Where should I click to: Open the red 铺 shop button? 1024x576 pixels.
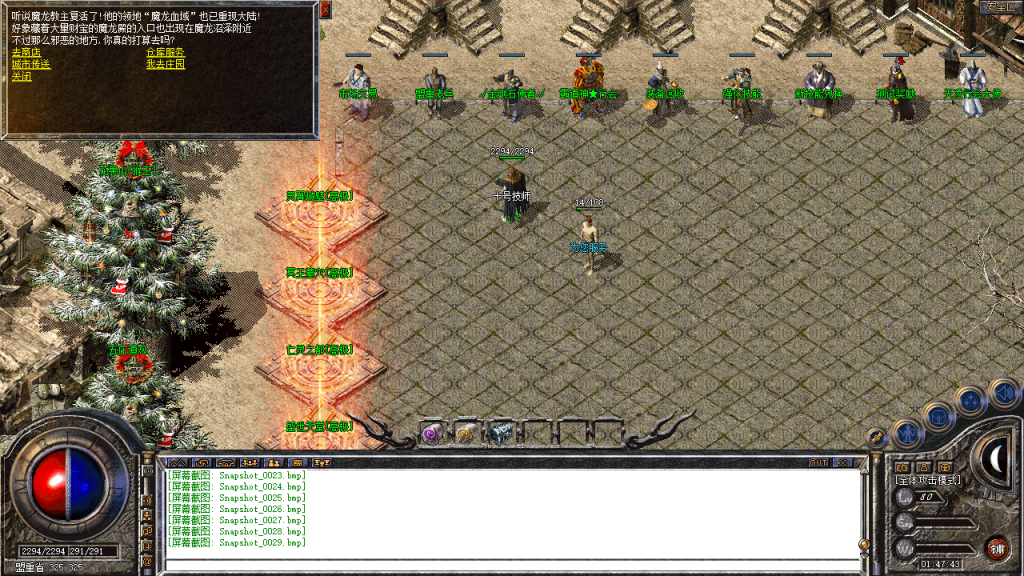[x=996, y=547]
